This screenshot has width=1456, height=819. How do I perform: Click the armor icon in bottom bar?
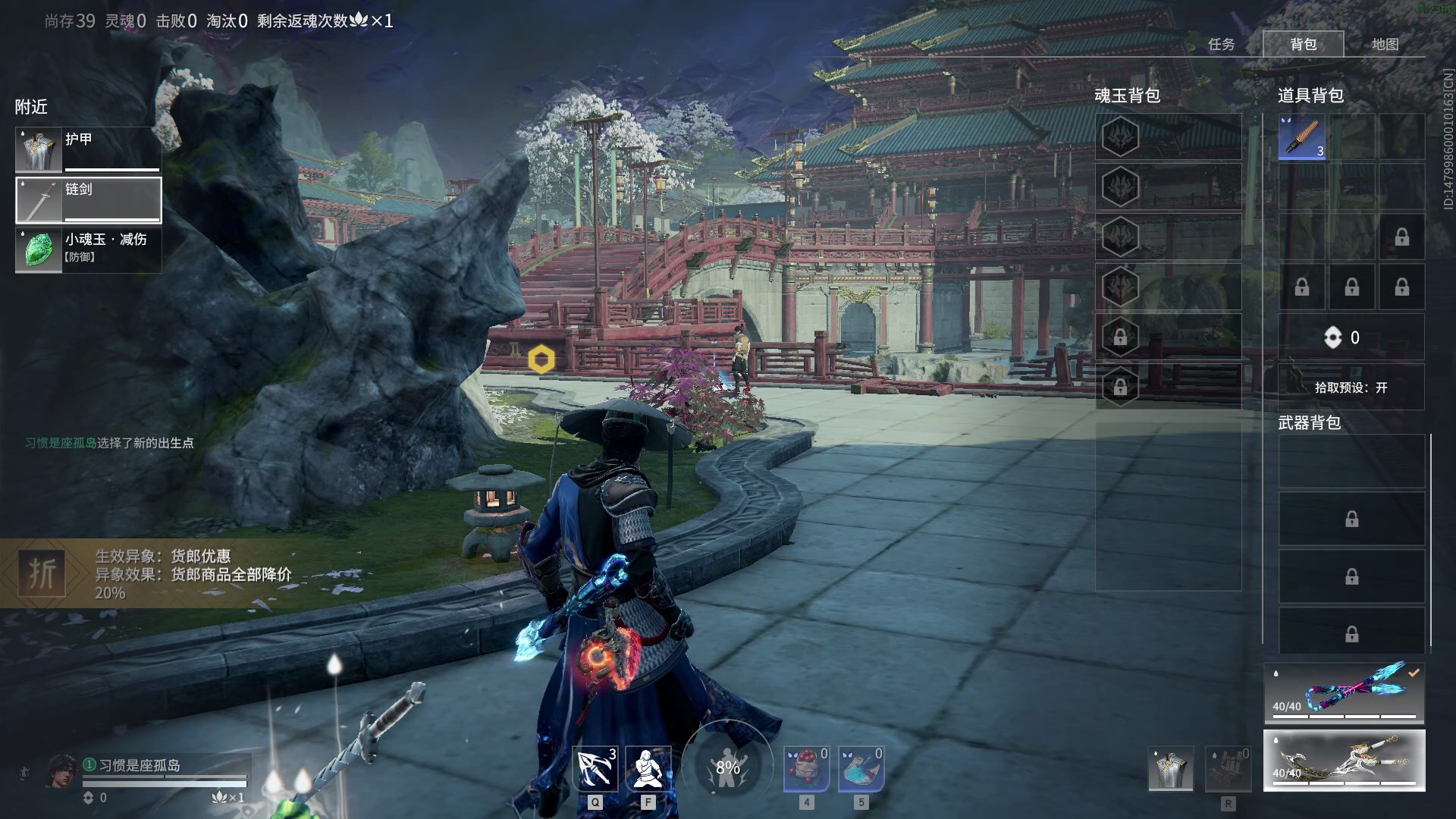[1170, 769]
